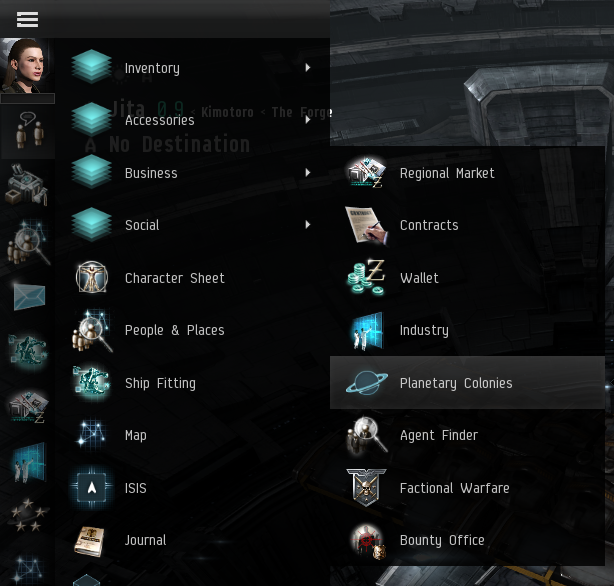Screen dimensions: 614x586
Task: Open the hamburger menu button
Action: (27, 19)
